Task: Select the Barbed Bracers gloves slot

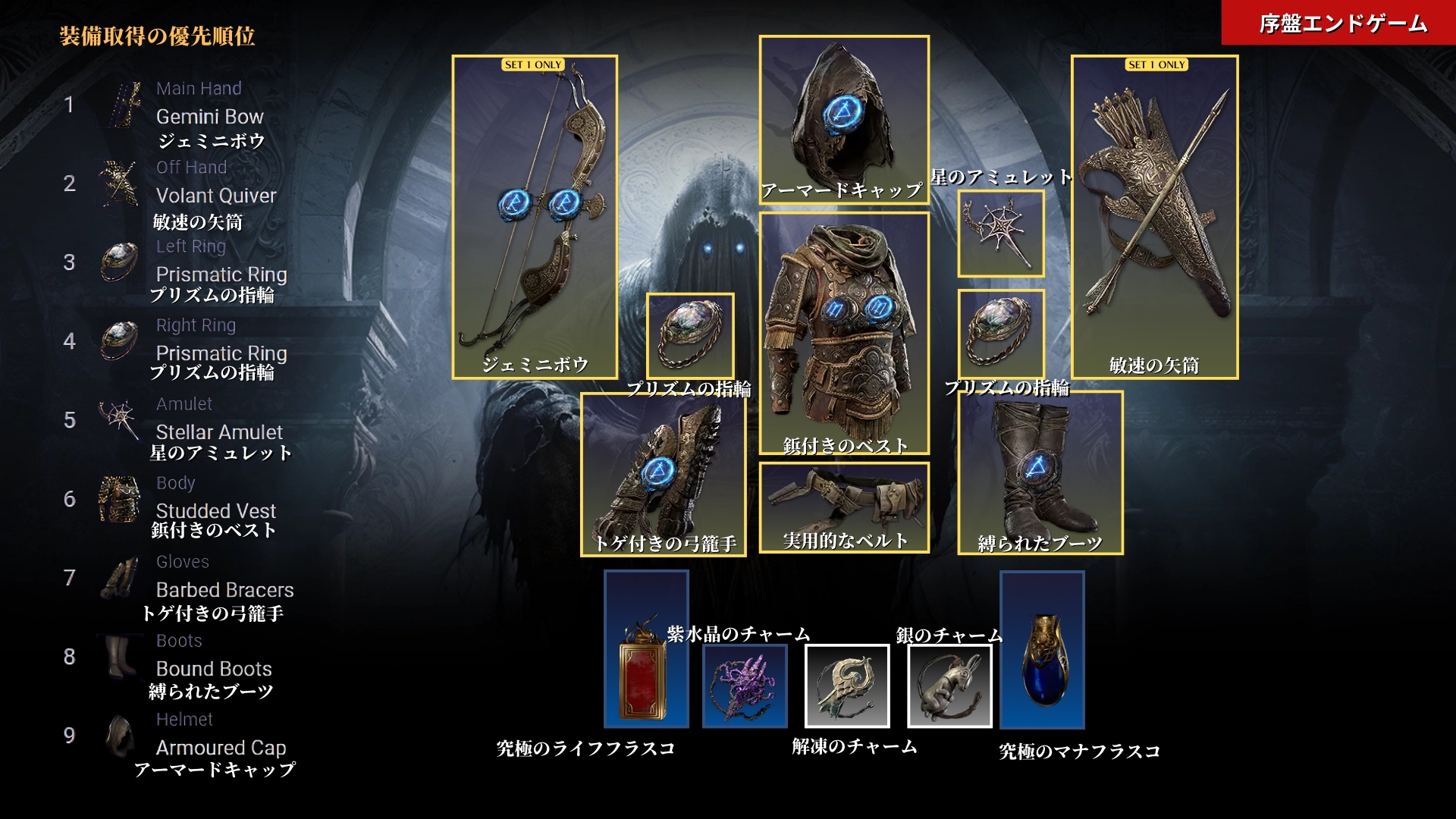Action: (x=663, y=474)
